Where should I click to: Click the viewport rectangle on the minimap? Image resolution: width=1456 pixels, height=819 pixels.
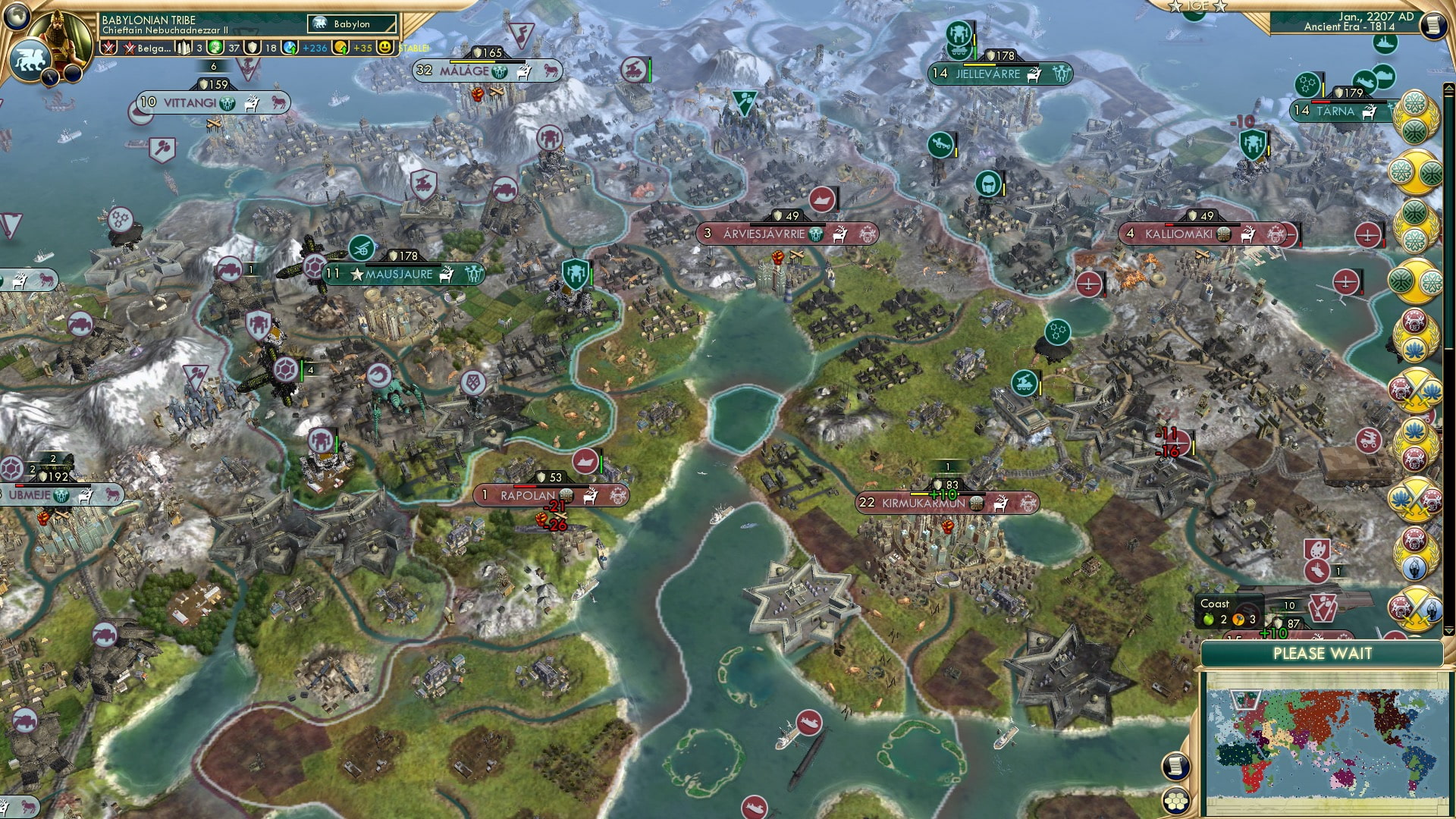tap(1245, 699)
